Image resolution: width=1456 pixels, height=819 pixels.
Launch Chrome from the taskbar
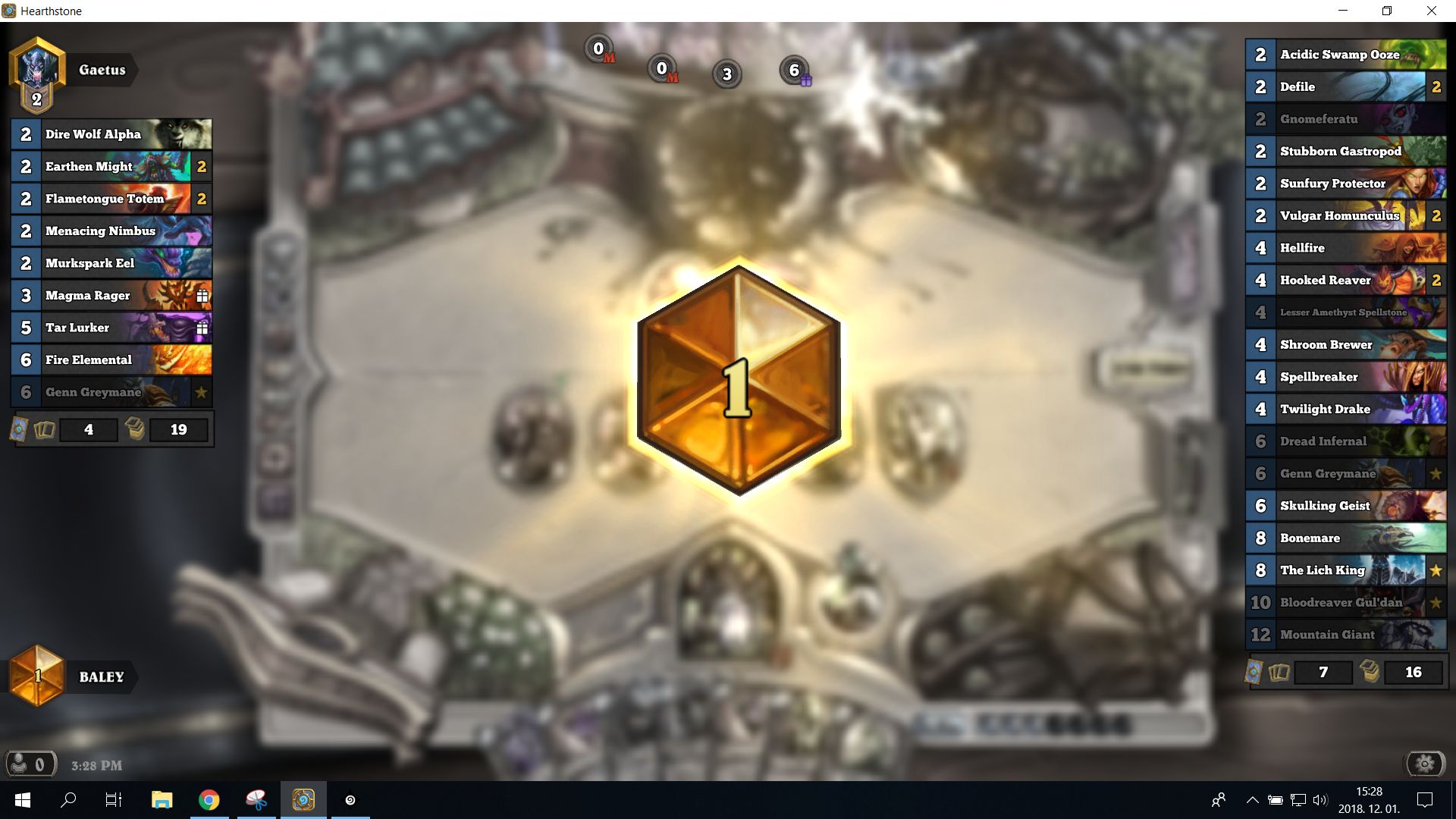(x=210, y=799)
